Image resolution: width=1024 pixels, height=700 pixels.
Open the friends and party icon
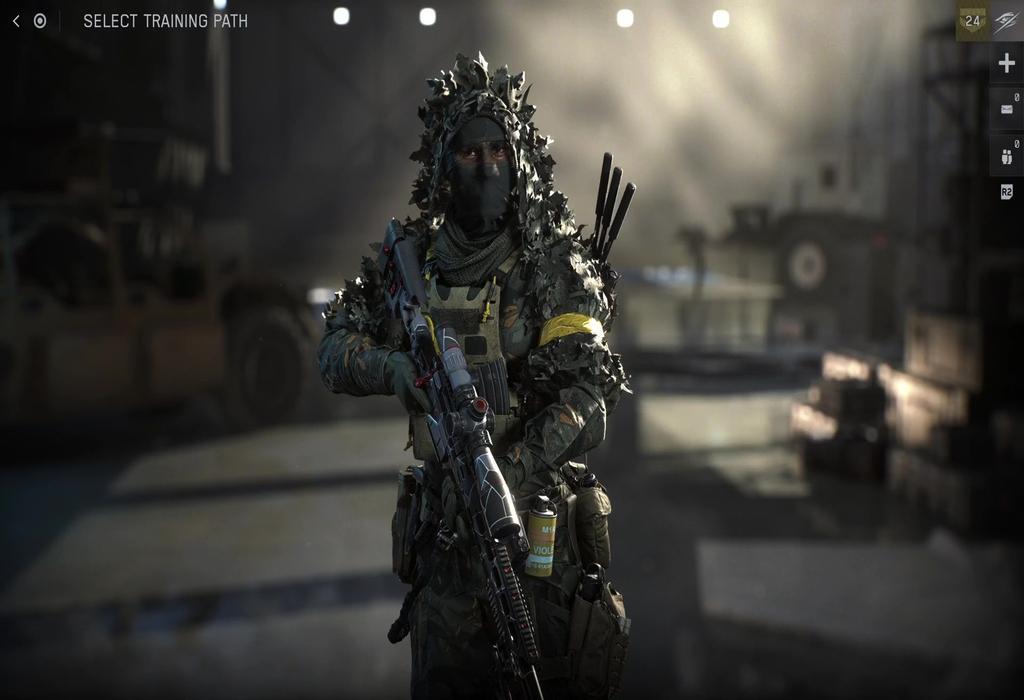(1006, 154)
